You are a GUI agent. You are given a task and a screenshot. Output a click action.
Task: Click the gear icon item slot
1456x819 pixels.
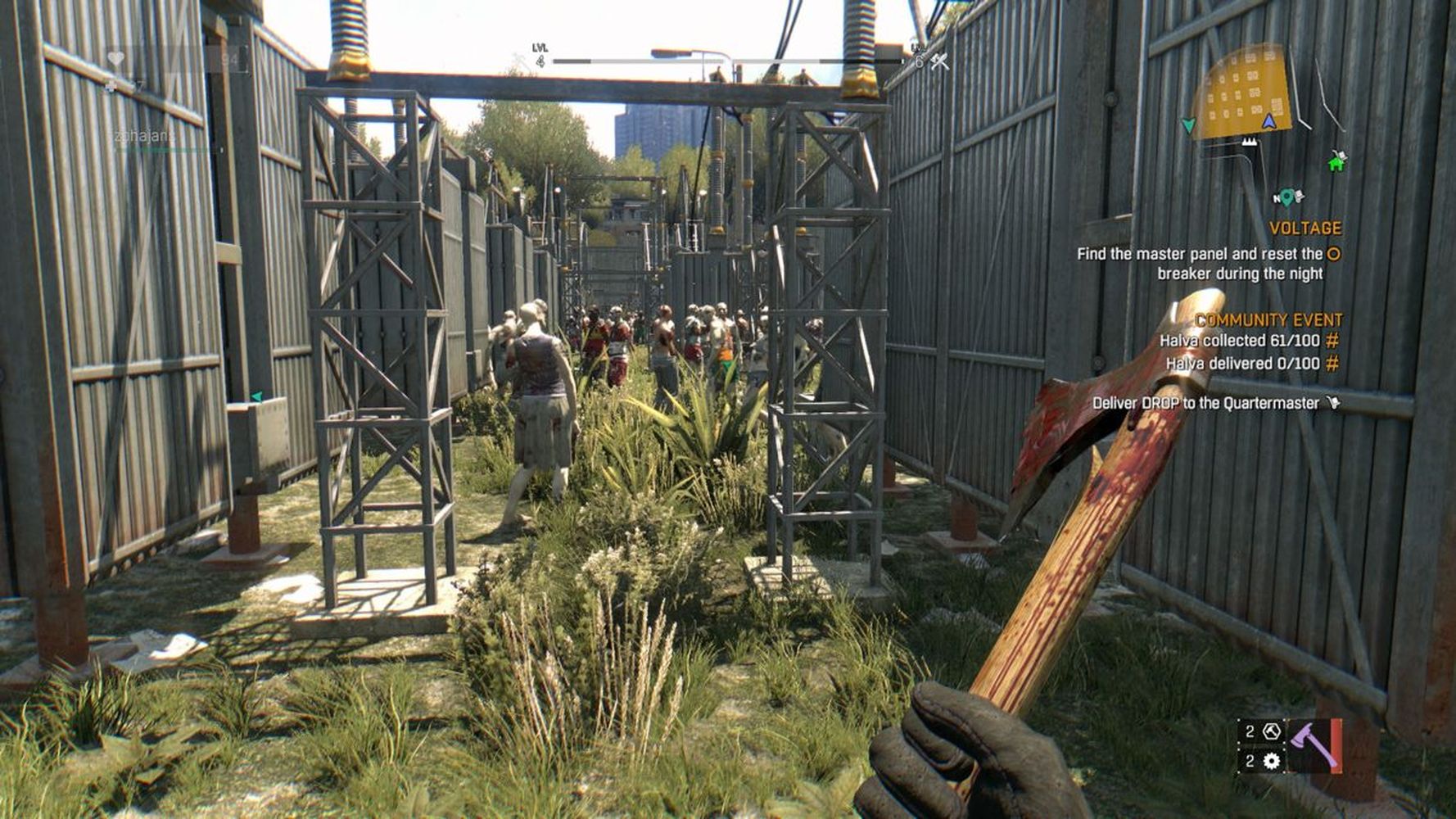1271,762
